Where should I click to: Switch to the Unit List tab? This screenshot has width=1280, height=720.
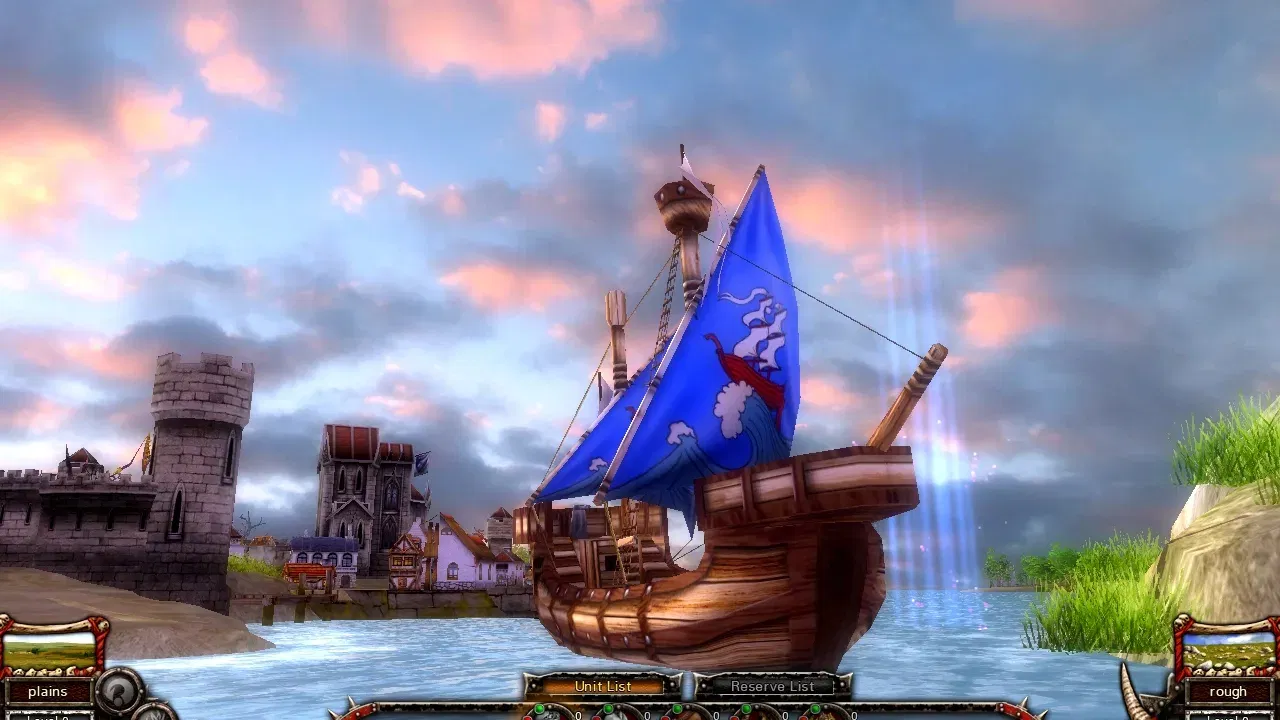[x=603, y=686]
